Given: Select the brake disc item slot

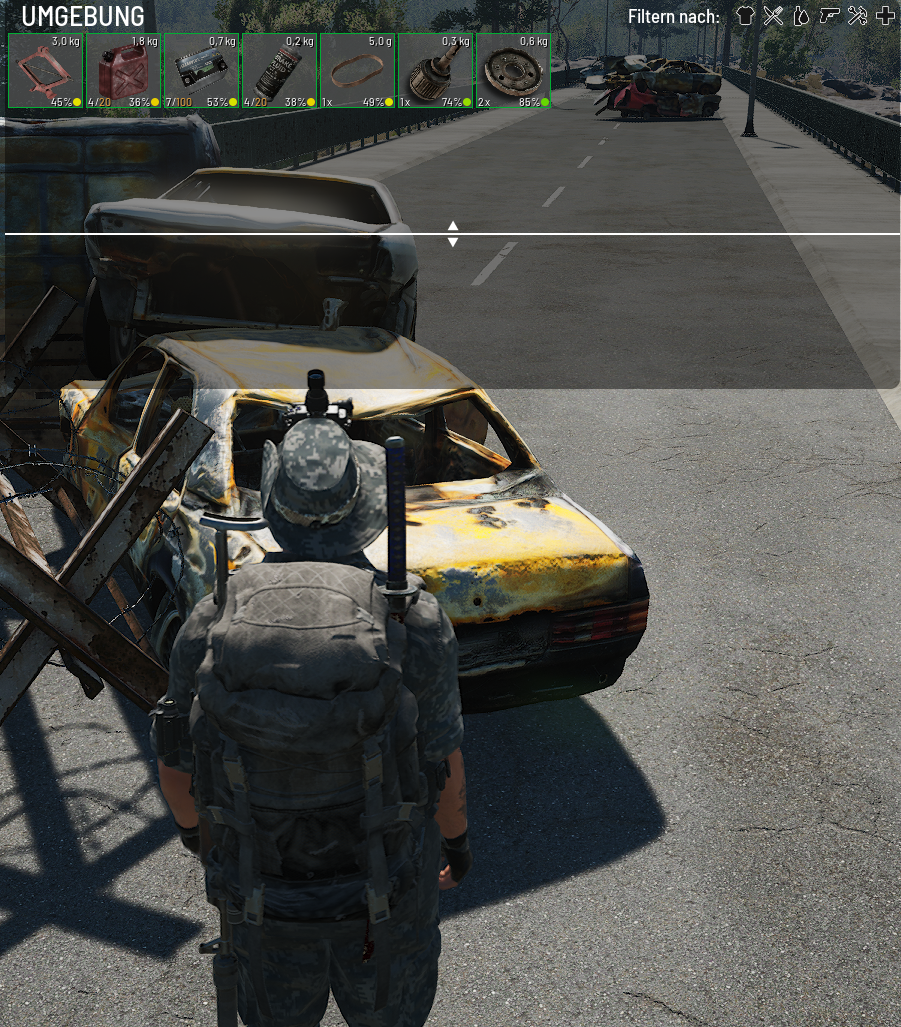Looking at the screenshot, I should (x=514, y=71).
